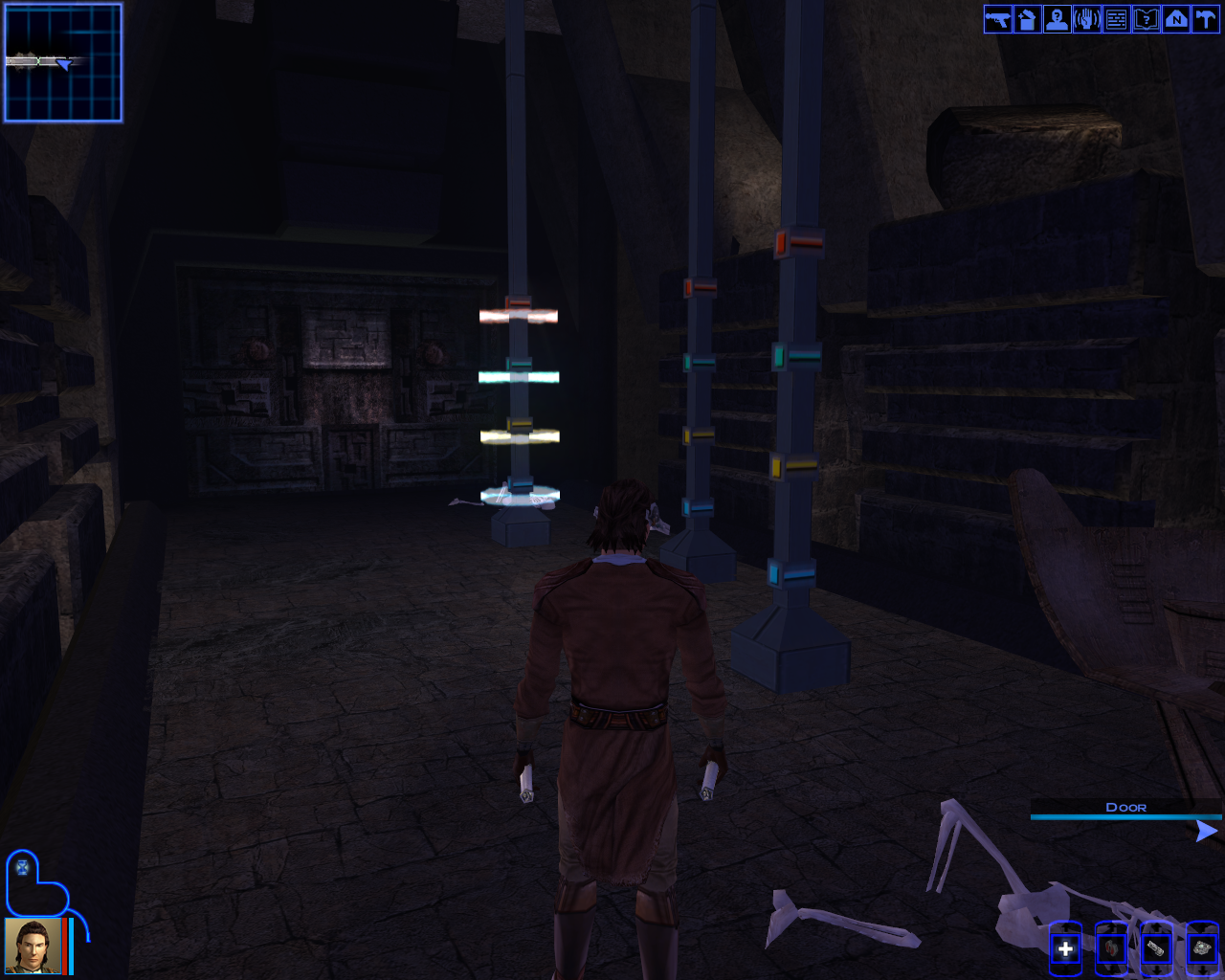1225x980 pixels.
Task: Open the Equip Items screen via blaster icon
Action: pos(996,19)
